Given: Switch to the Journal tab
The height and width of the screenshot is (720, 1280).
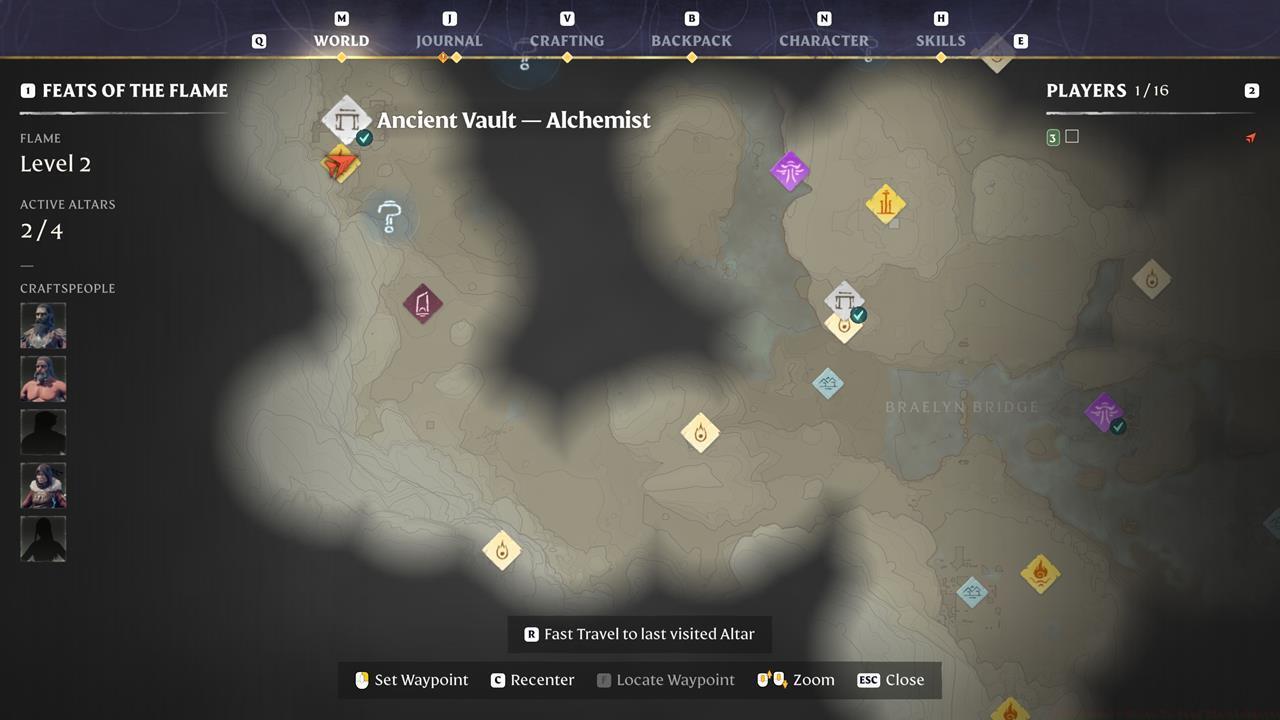Looking at the screenshot, I should click(448, 41).
